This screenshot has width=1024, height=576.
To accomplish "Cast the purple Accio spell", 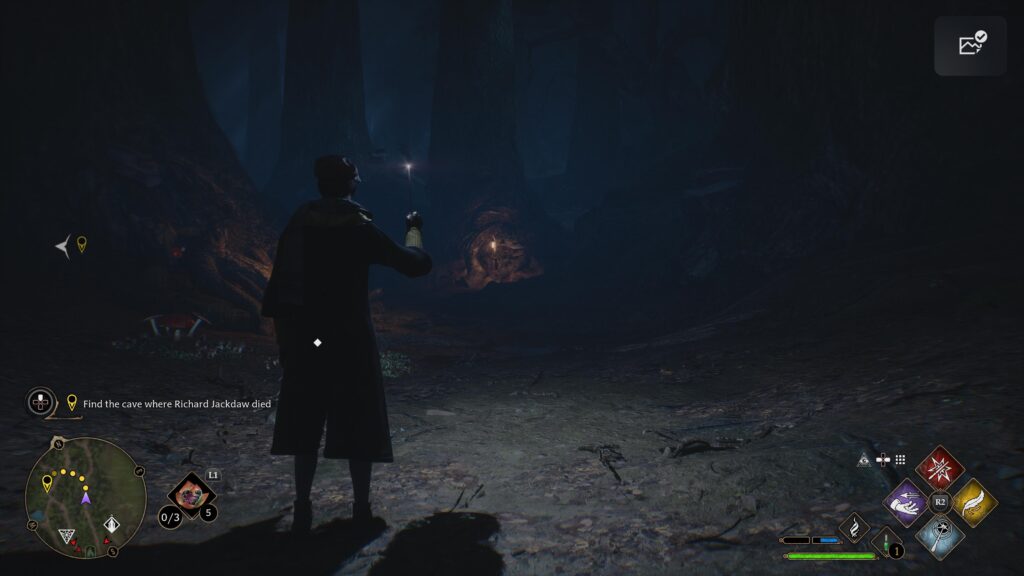I will tap(907, 501).
